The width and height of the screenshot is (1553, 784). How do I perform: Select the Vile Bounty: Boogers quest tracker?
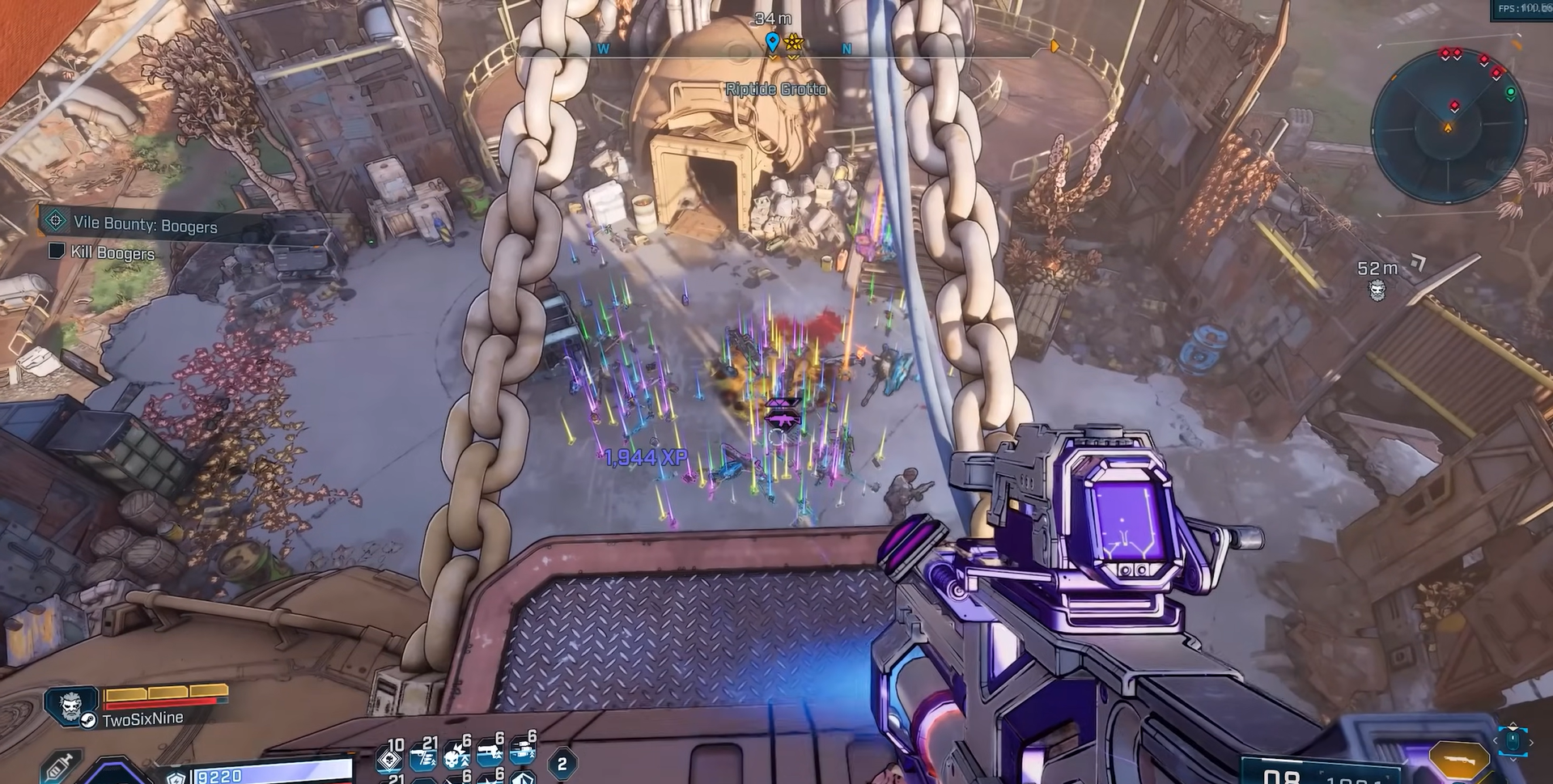(x=145, y=224)
